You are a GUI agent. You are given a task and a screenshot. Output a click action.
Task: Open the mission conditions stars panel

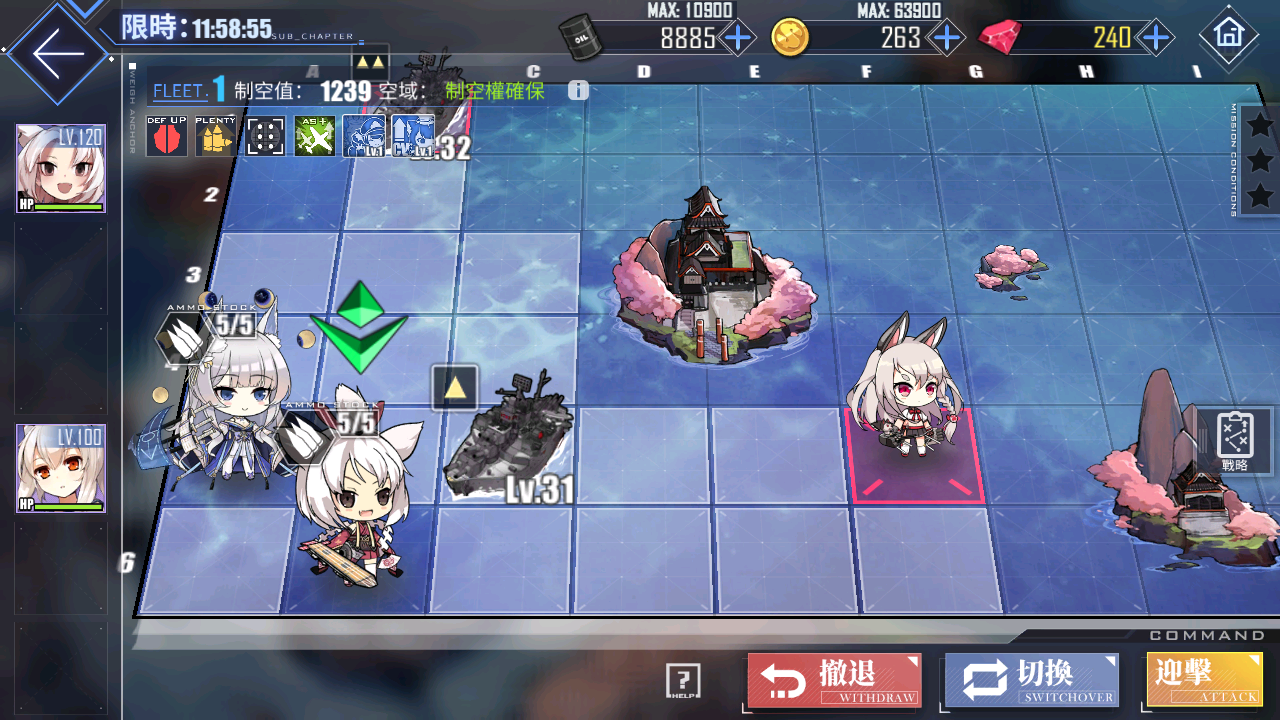(1260, 160)
